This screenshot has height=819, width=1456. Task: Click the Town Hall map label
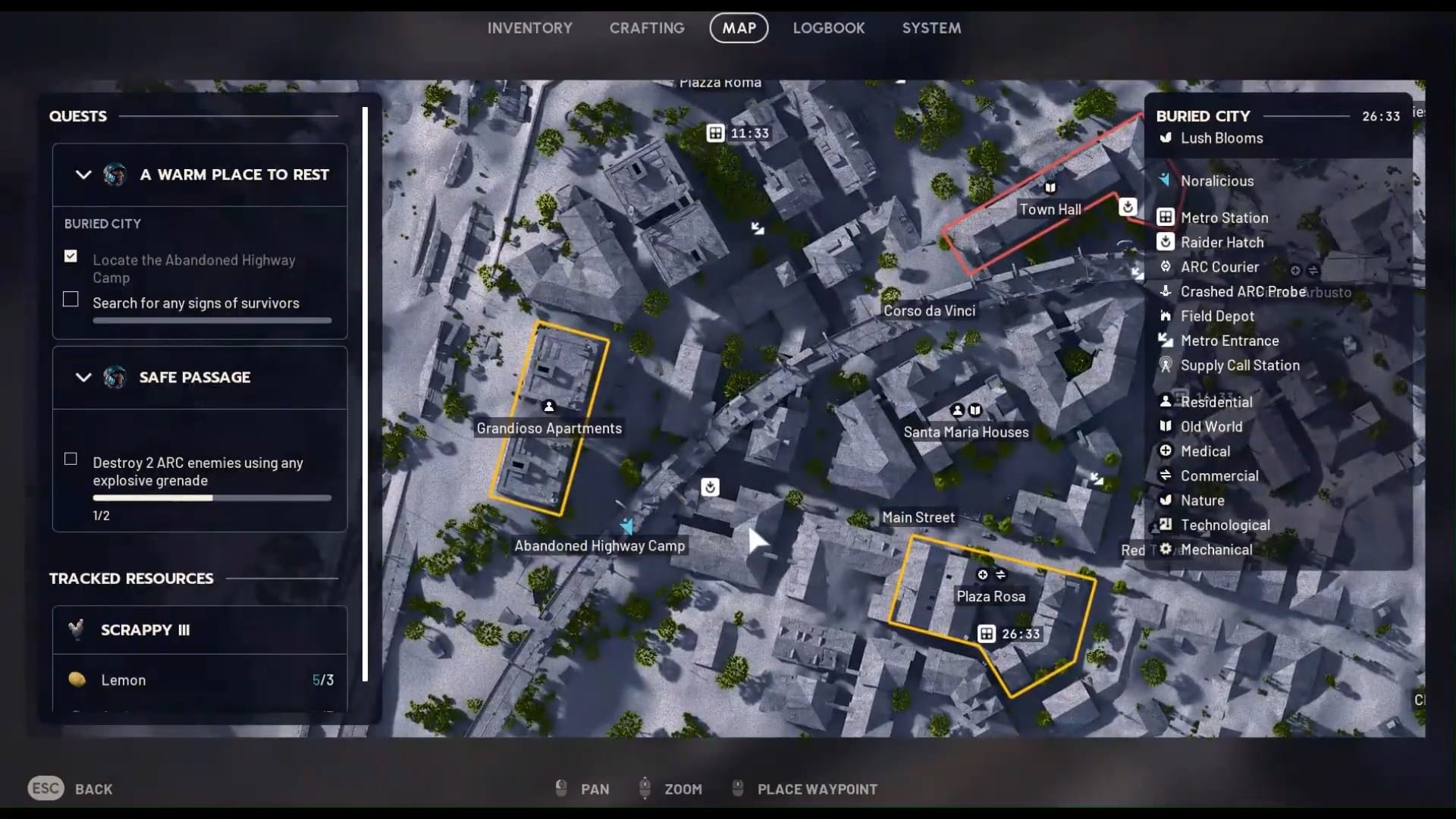point(1050,209)
